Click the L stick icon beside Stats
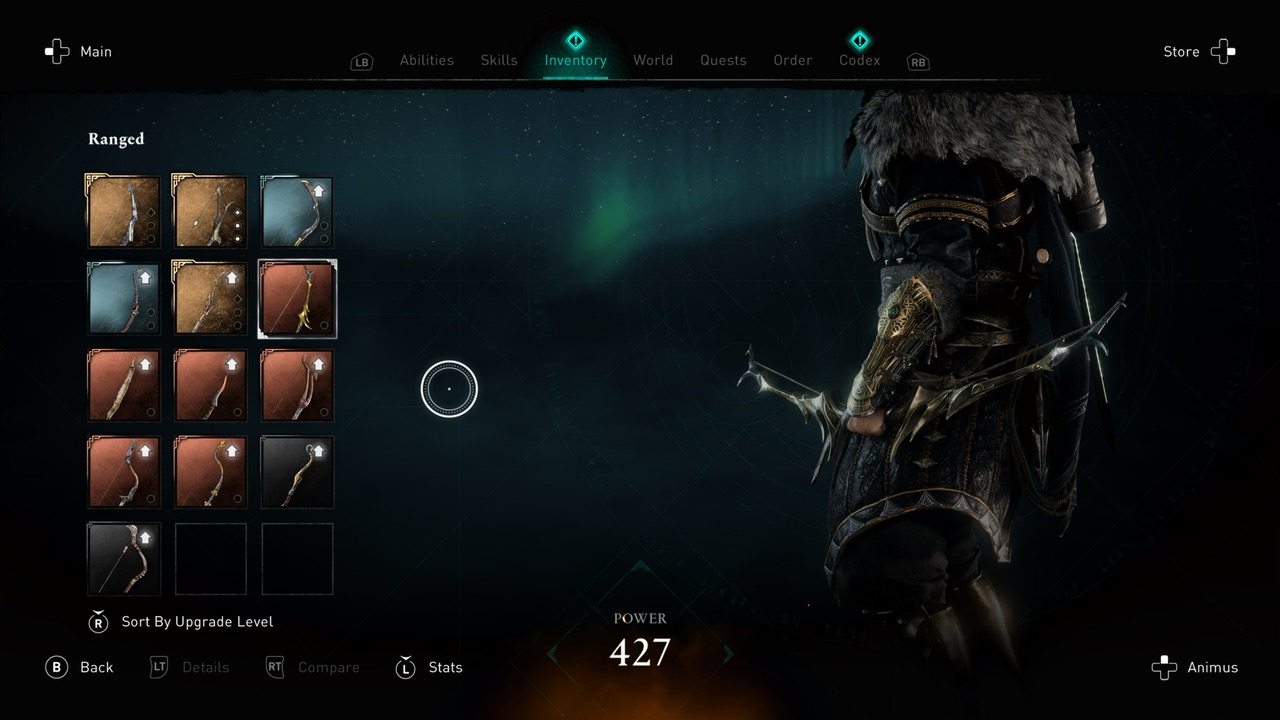The width and height of the screenshot is (1280, 720). click(405, 667)
